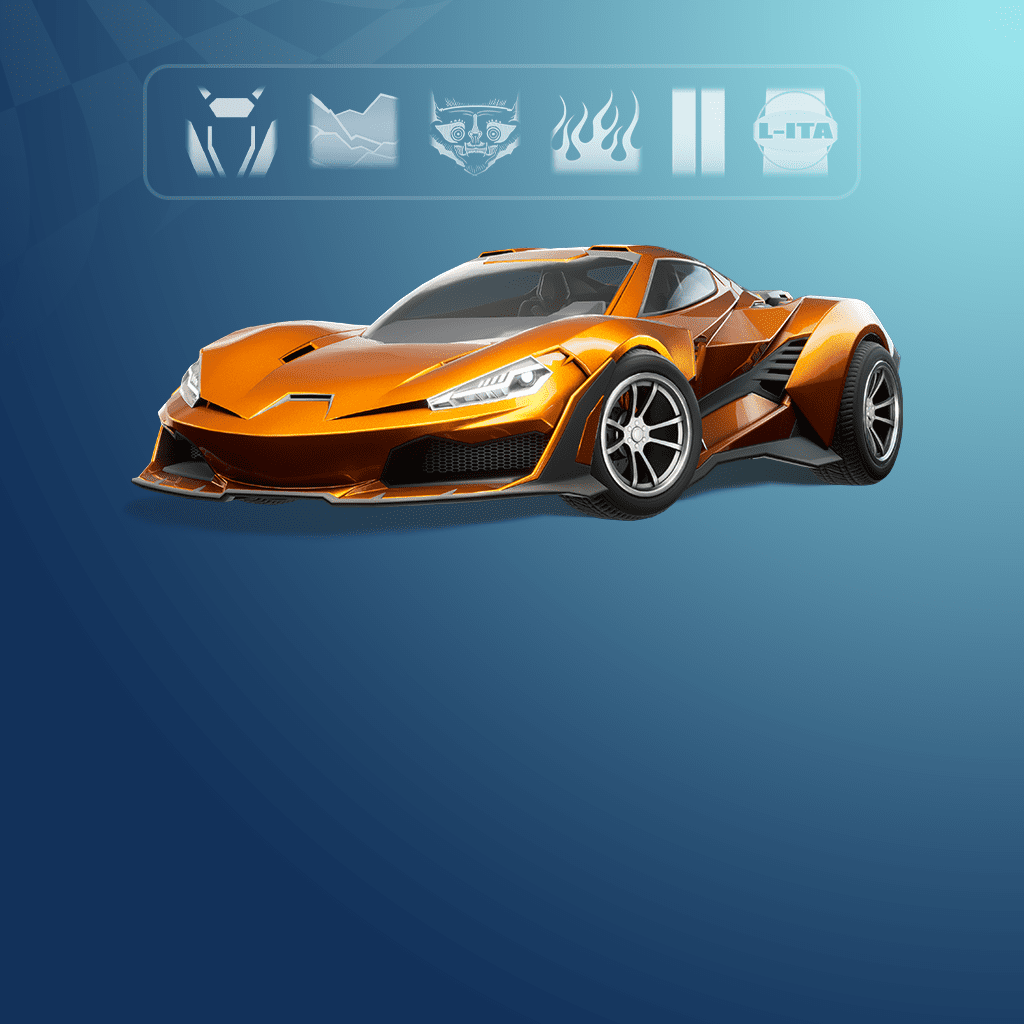Image resolution: width=1024 pixels, height=1024 pixels.
Task: Apply the flames decal
Action: [x=595, y=132]
